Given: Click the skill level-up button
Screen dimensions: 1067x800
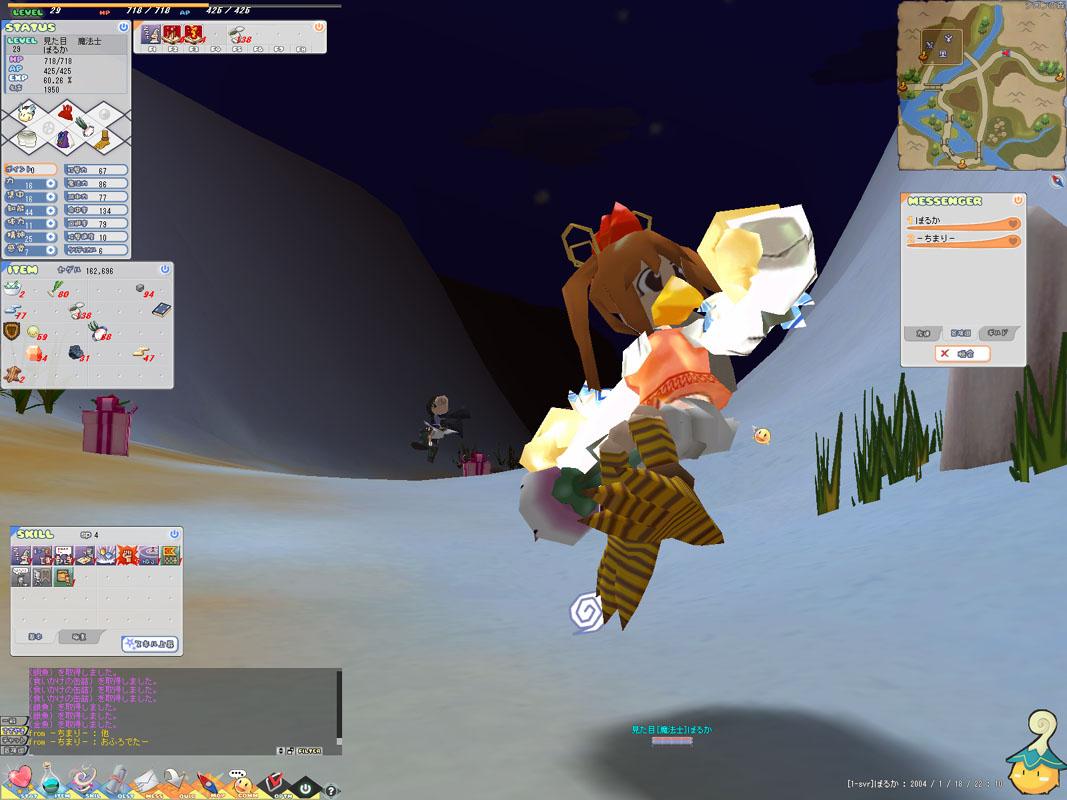Looking at the screenshot, I should (x=149, y=644).
